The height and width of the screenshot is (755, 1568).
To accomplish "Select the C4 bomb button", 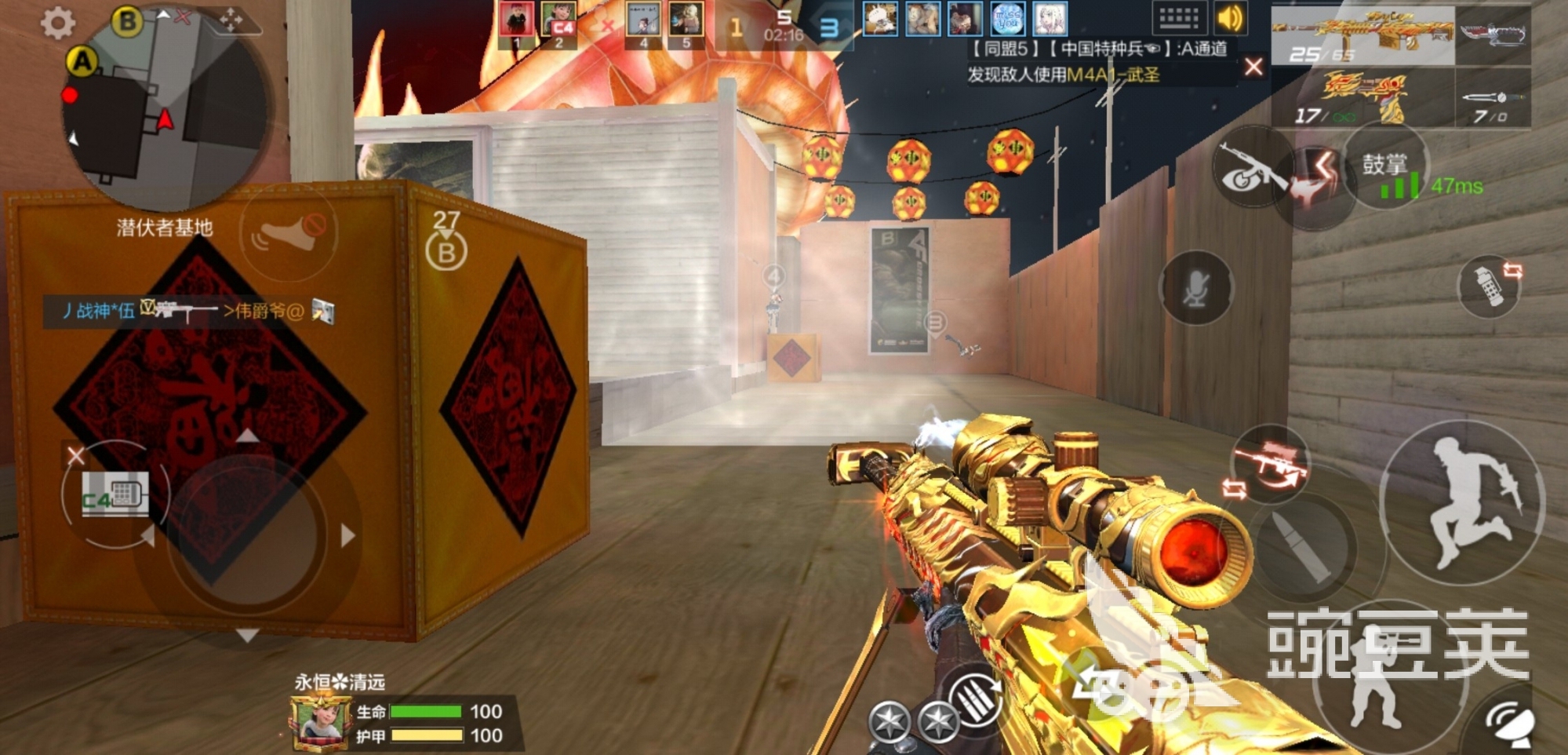I will 115,494.
